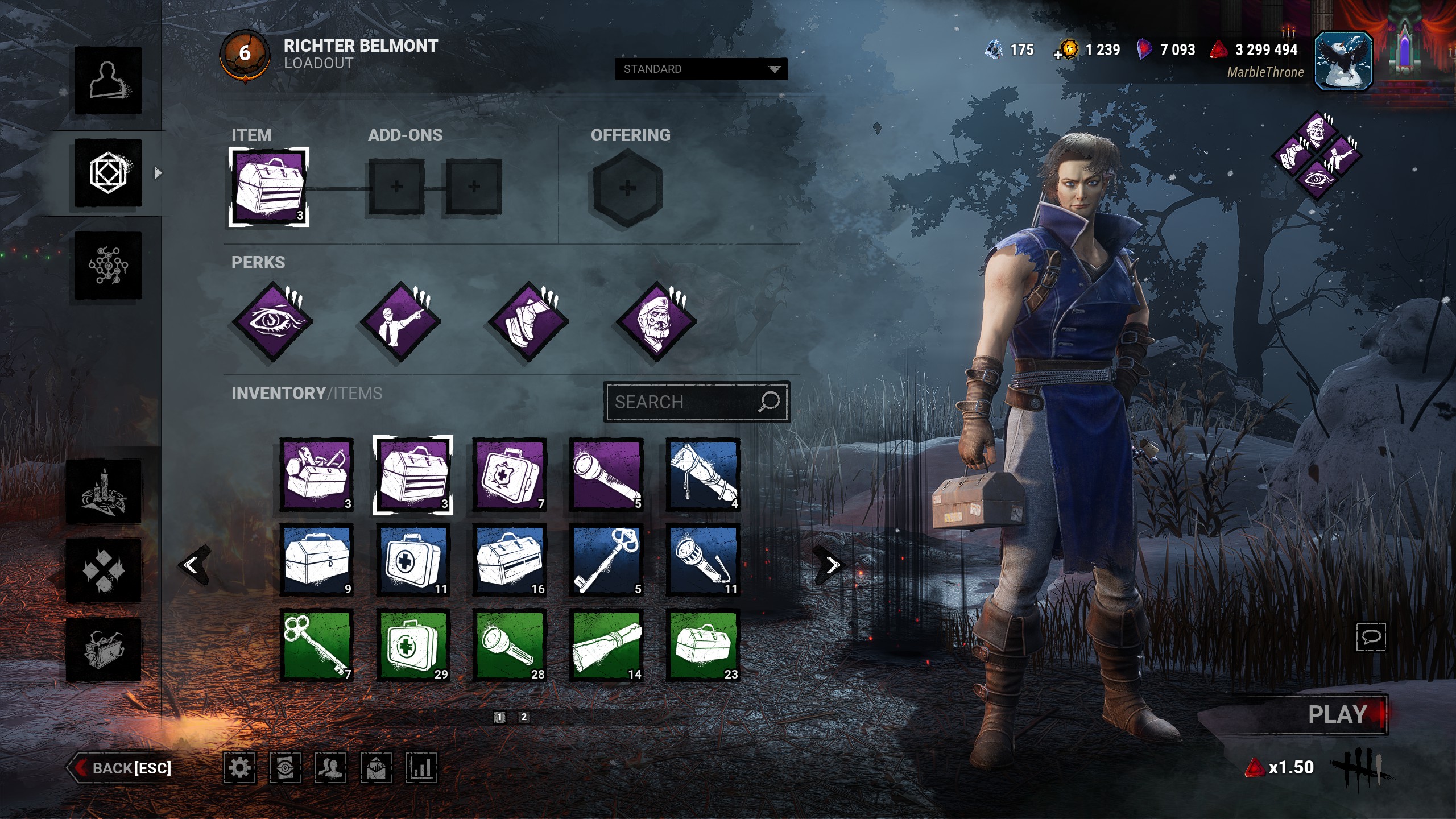Switch to inventory page 2
The height and width of the screenshot is (819, 1456).
524,717
